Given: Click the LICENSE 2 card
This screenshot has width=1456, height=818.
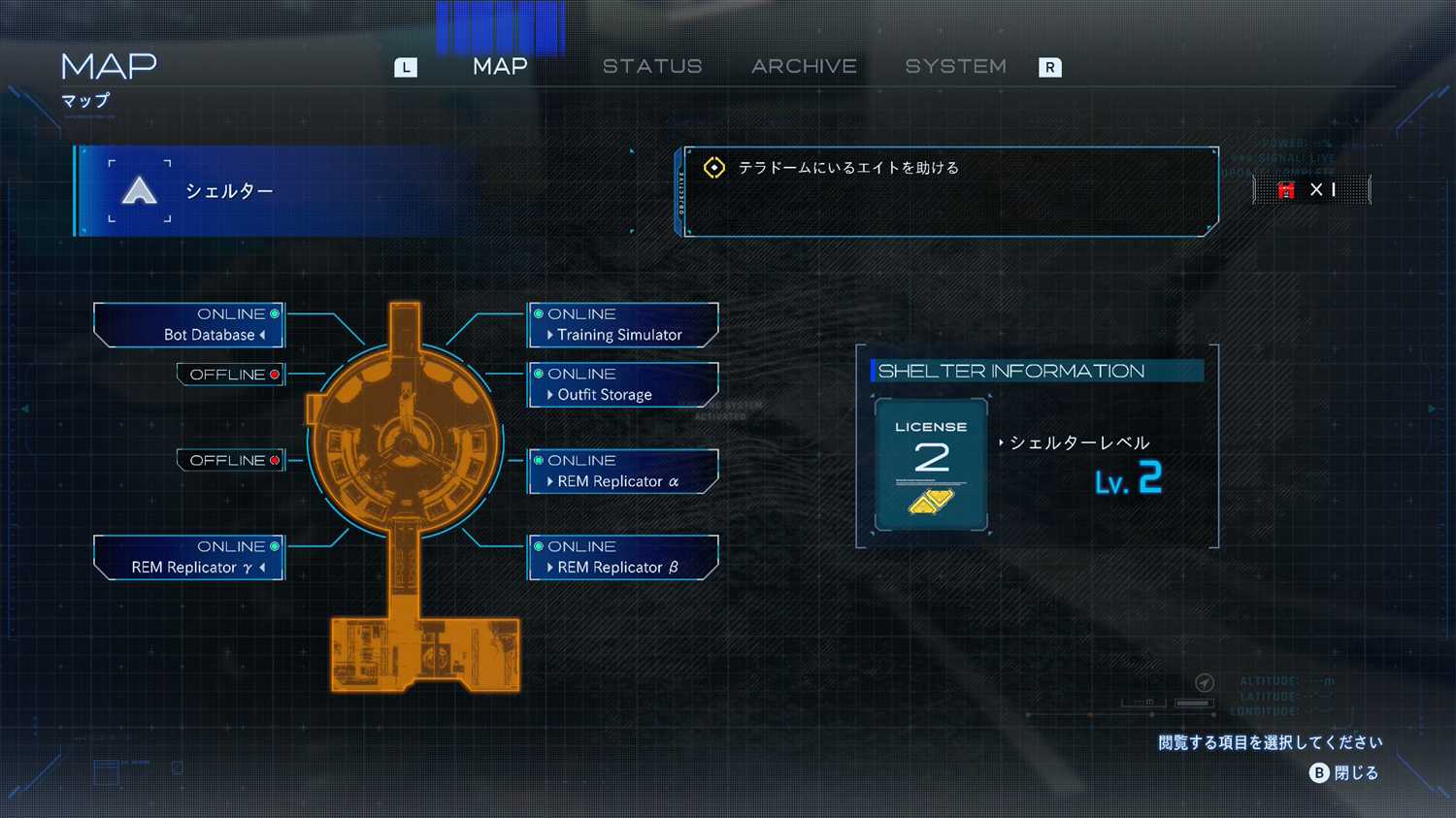Looking at the screenshot, I should [x=931, y=466].
